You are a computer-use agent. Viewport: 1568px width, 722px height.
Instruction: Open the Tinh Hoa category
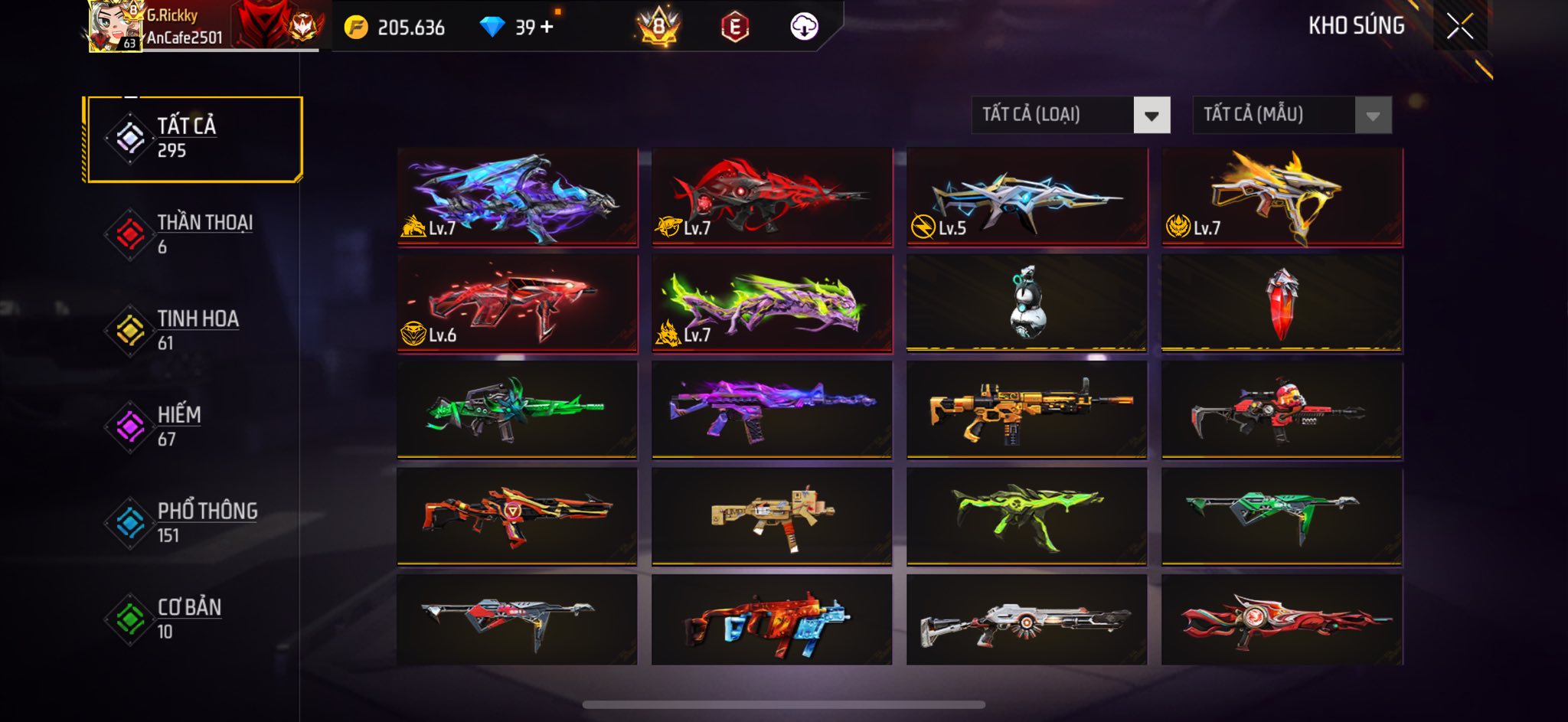click(194, 331)
